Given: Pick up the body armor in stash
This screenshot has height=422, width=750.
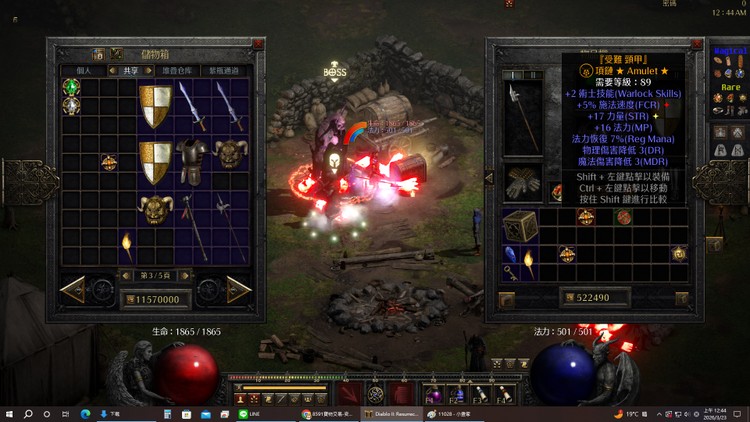Looking at the screenshot, I should pyautogui.click(x=191, y=155).
